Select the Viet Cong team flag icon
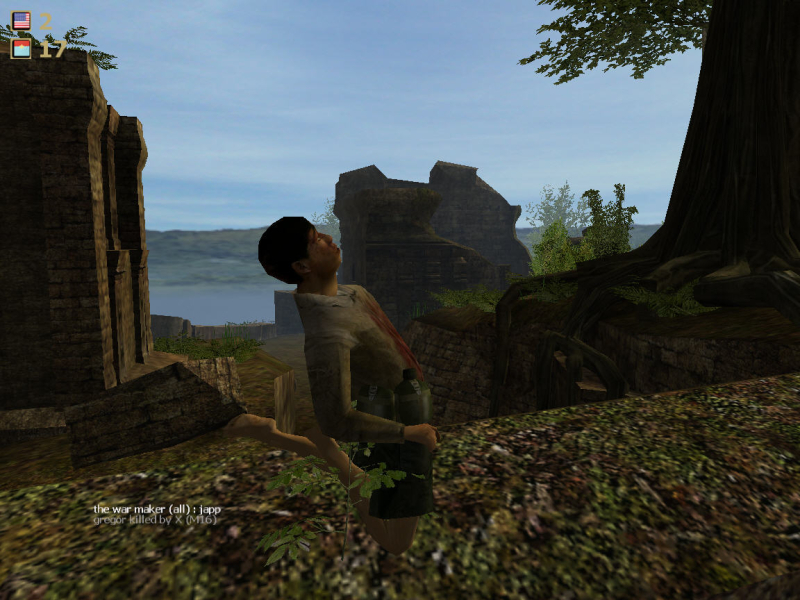 click(x=21, y=48)
